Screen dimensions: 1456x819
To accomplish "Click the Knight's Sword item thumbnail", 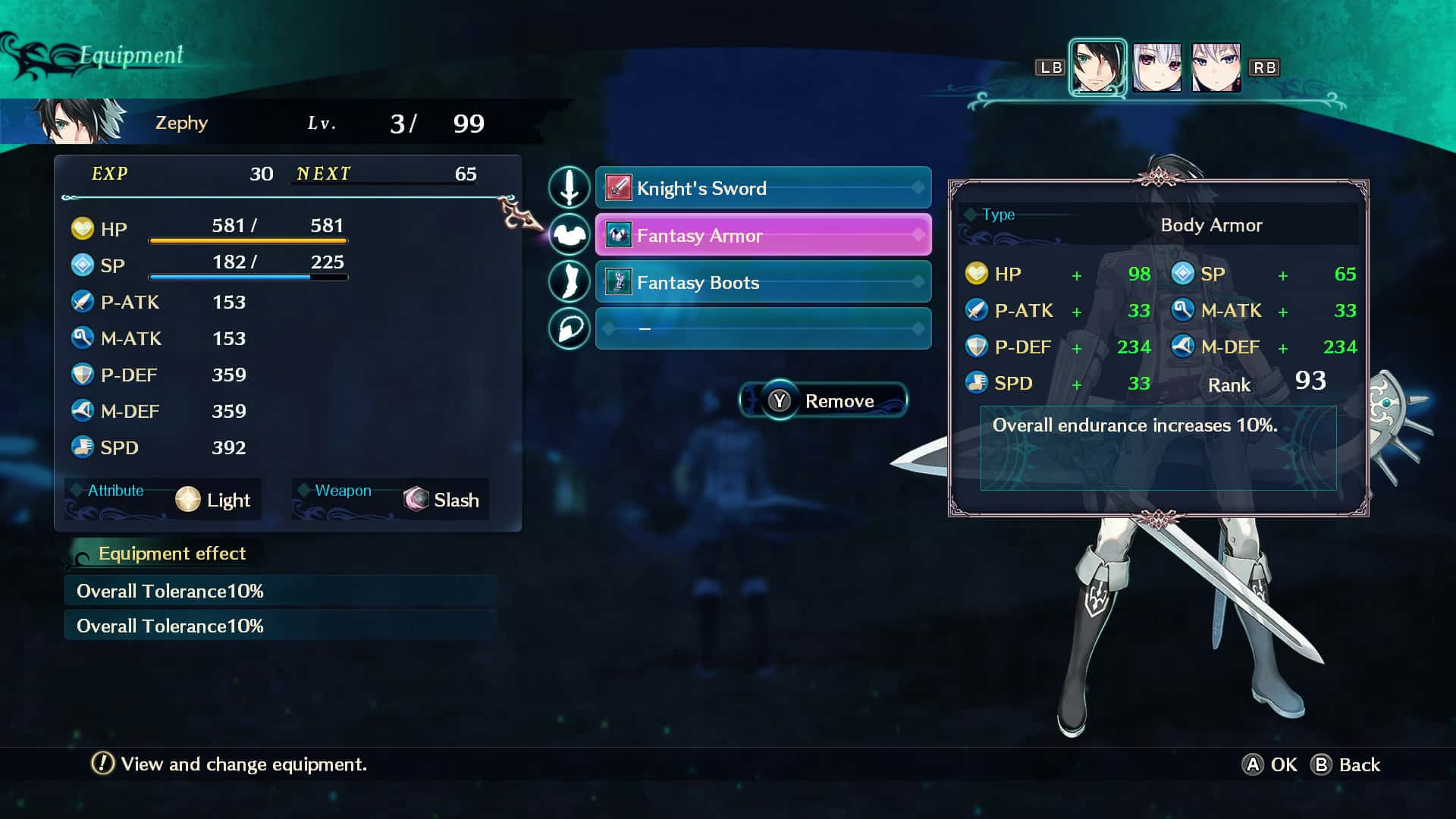I will tap(618, 187).
